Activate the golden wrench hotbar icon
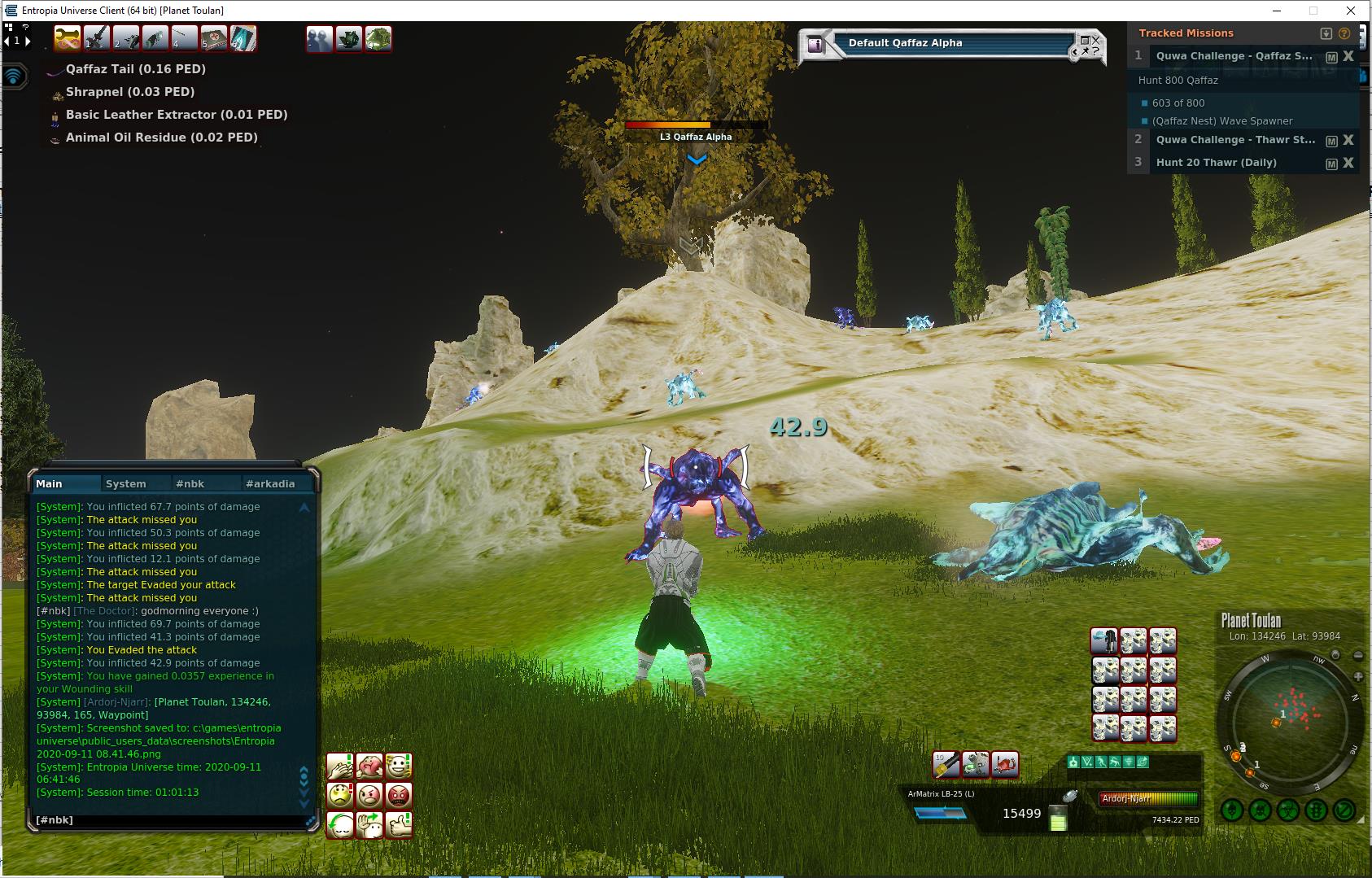The width and height of the screenshot is (1372, 878). (x=68, y=38)
